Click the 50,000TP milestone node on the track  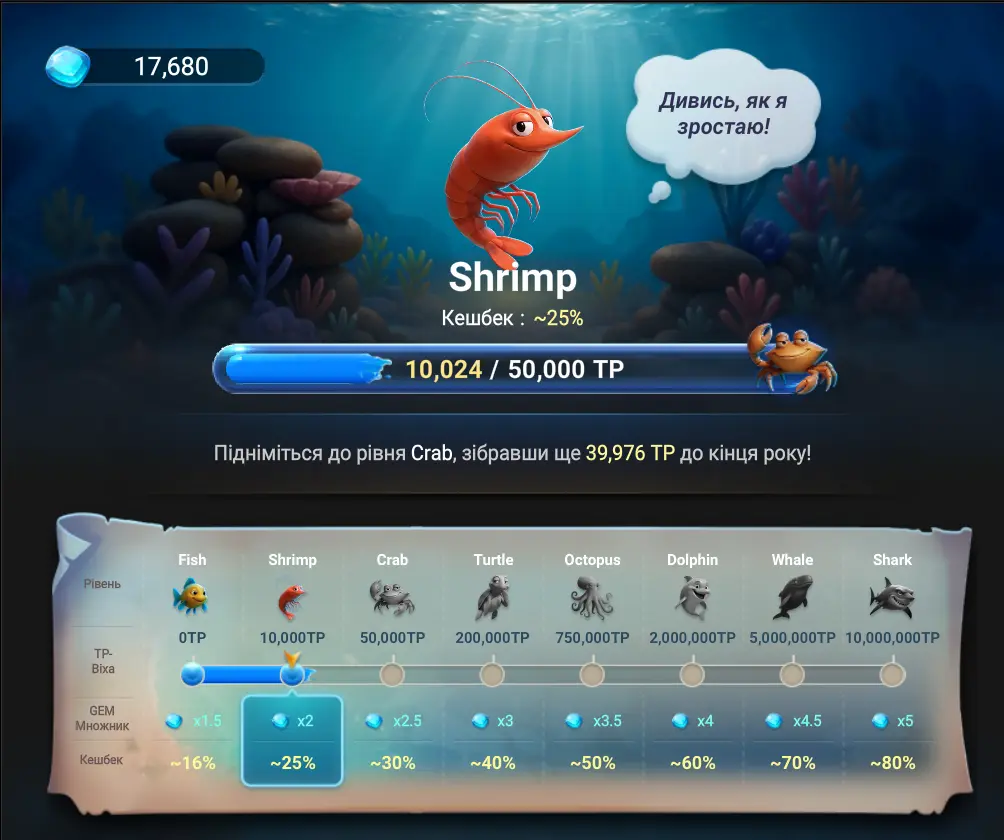[x=392, y=675]
